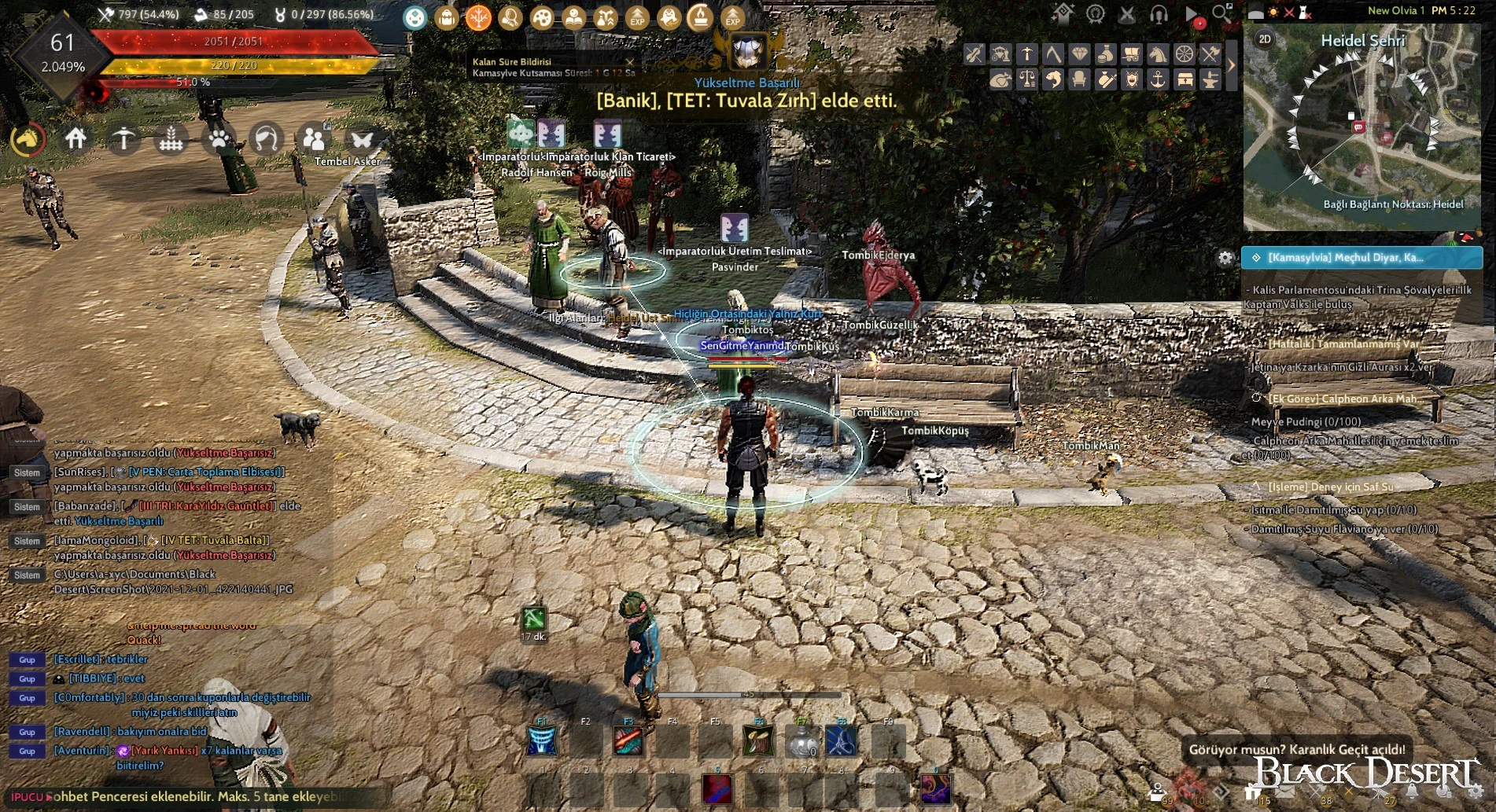
Task: Activate the F3 red blade skill slot
Action: (x=628, y=741)
